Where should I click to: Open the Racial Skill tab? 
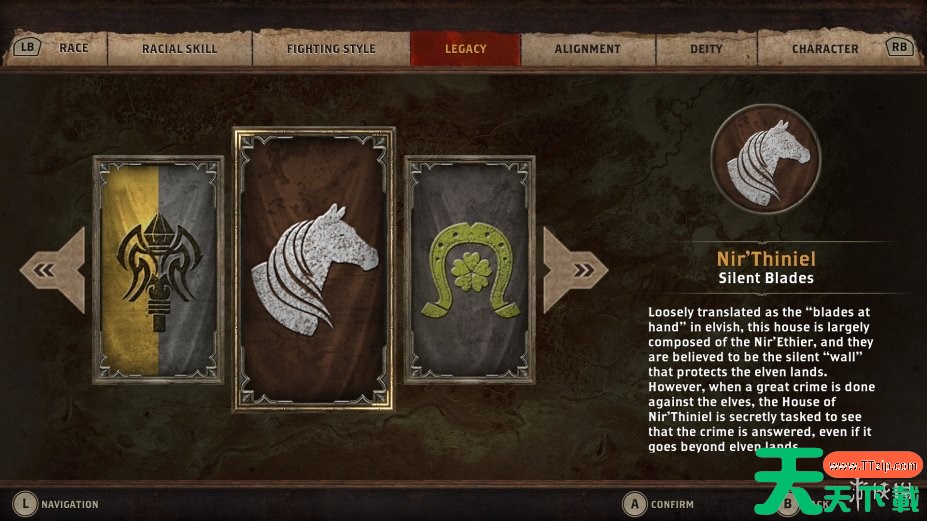coord(179,48)
